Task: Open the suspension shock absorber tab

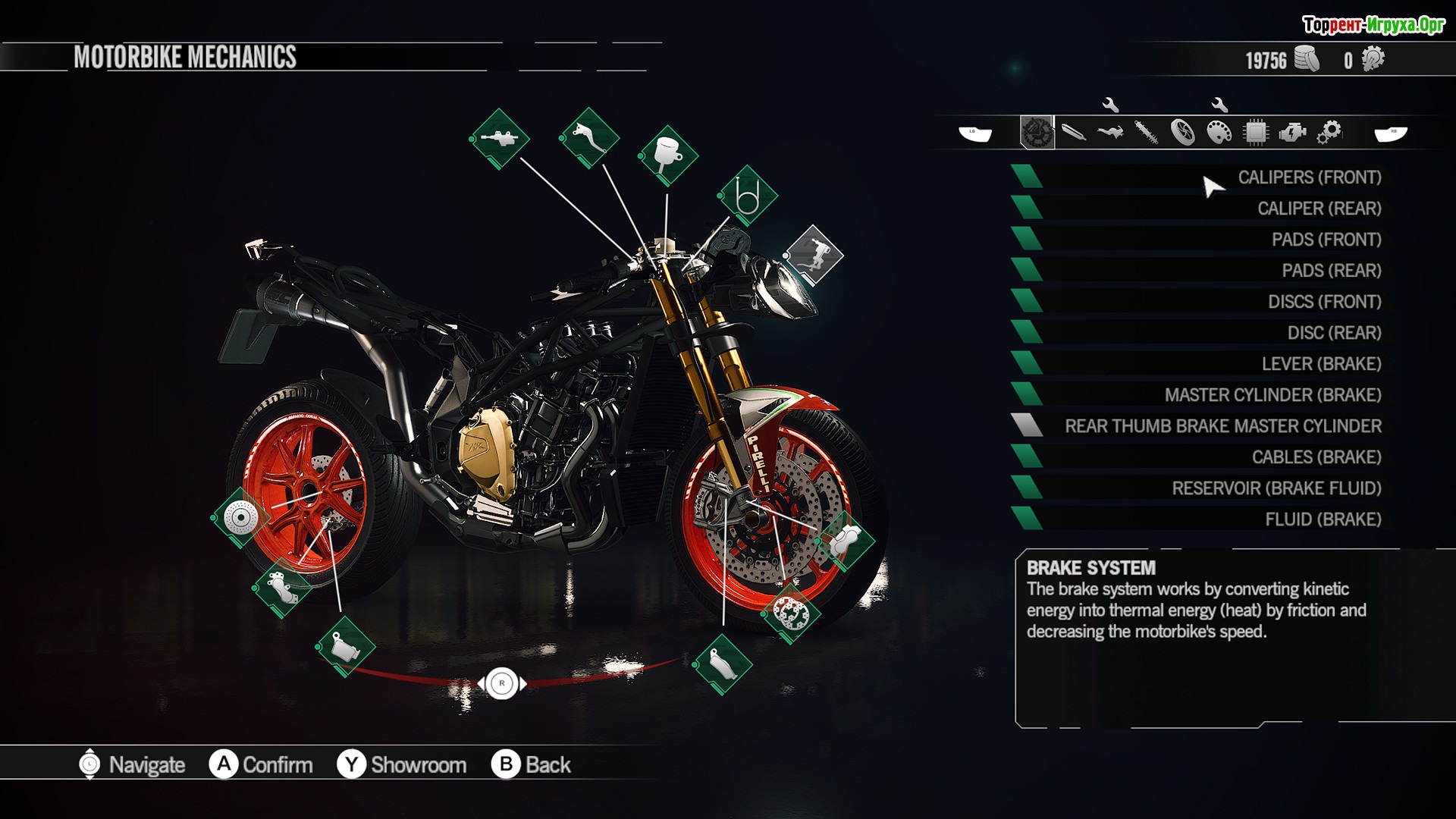Action: [1147, 133]
